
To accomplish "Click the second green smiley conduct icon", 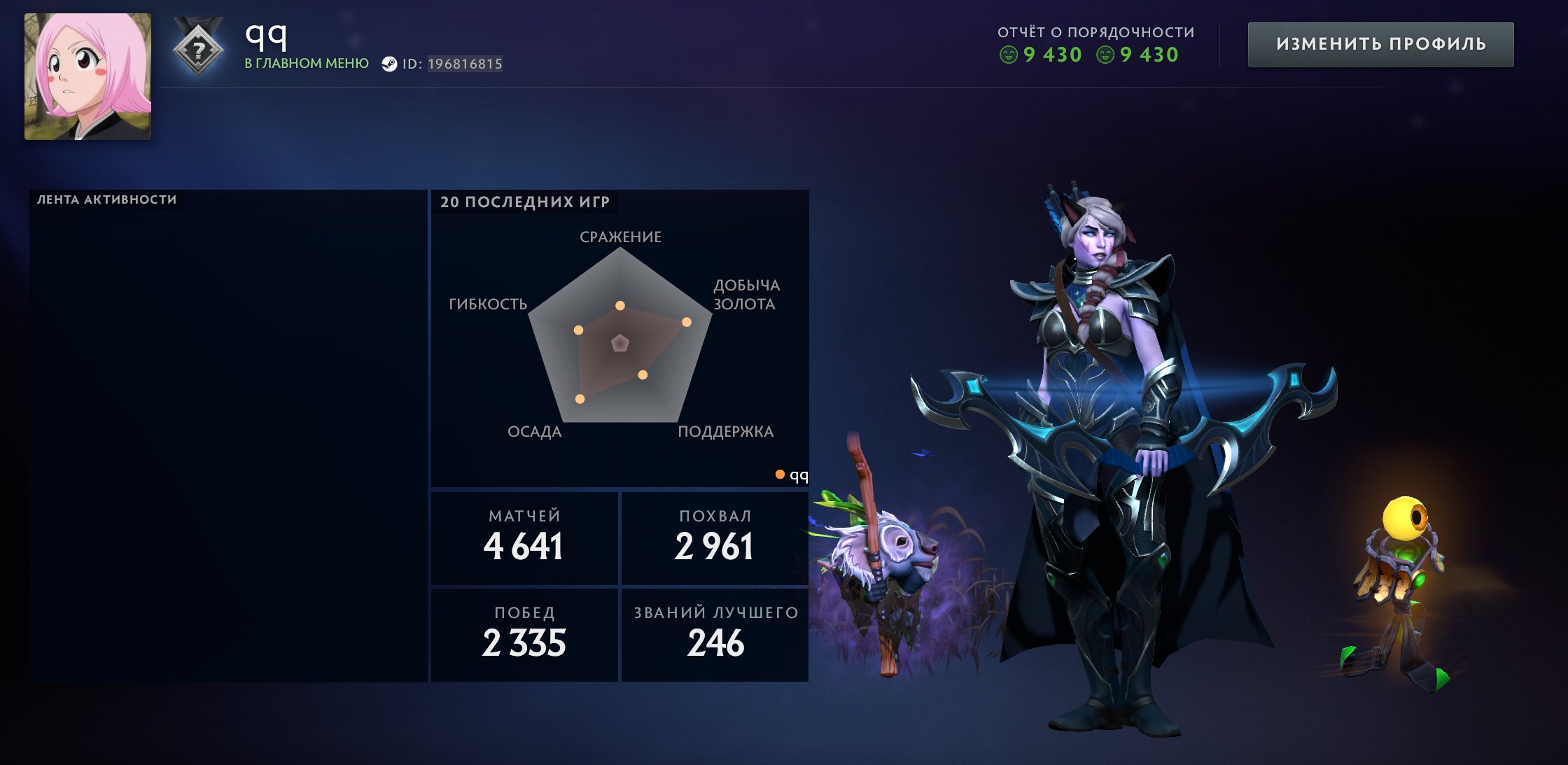I will click(1105, 55).
